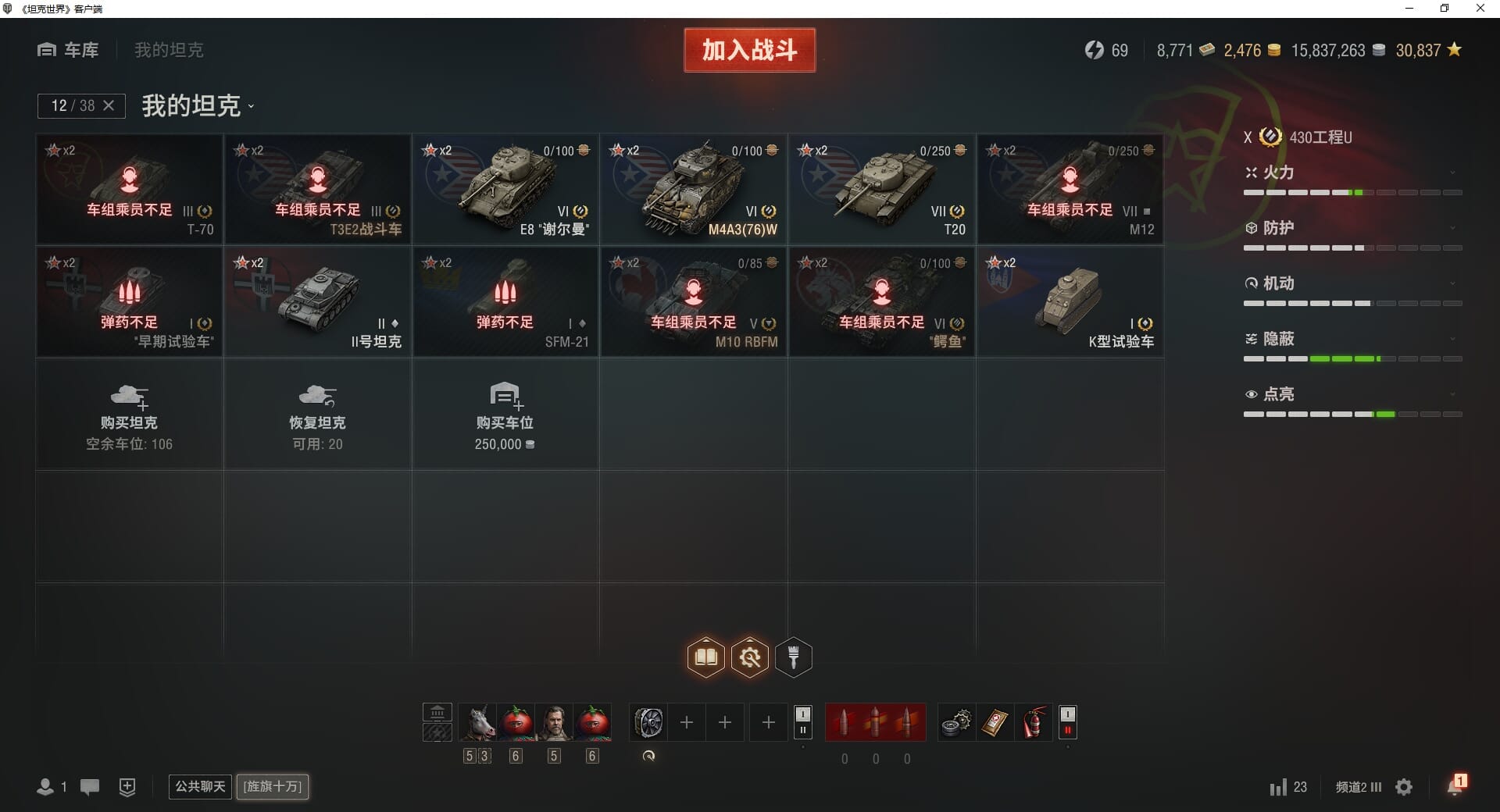Buy a garage slot via 购买车位

click(505, 415)
